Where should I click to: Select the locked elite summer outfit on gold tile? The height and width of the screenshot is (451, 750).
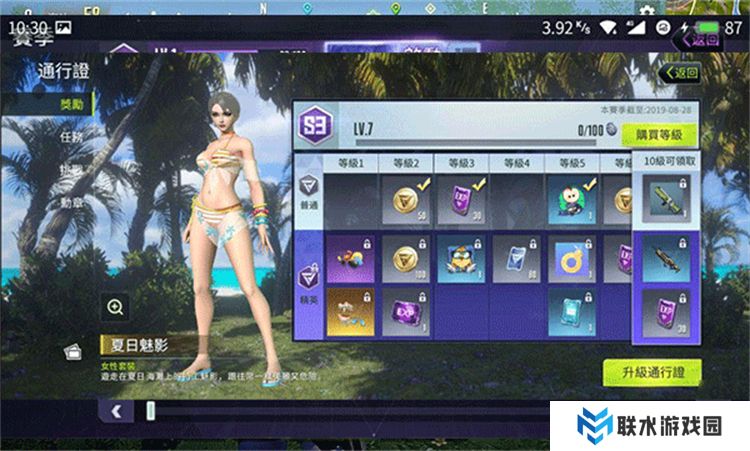[350, 310]
